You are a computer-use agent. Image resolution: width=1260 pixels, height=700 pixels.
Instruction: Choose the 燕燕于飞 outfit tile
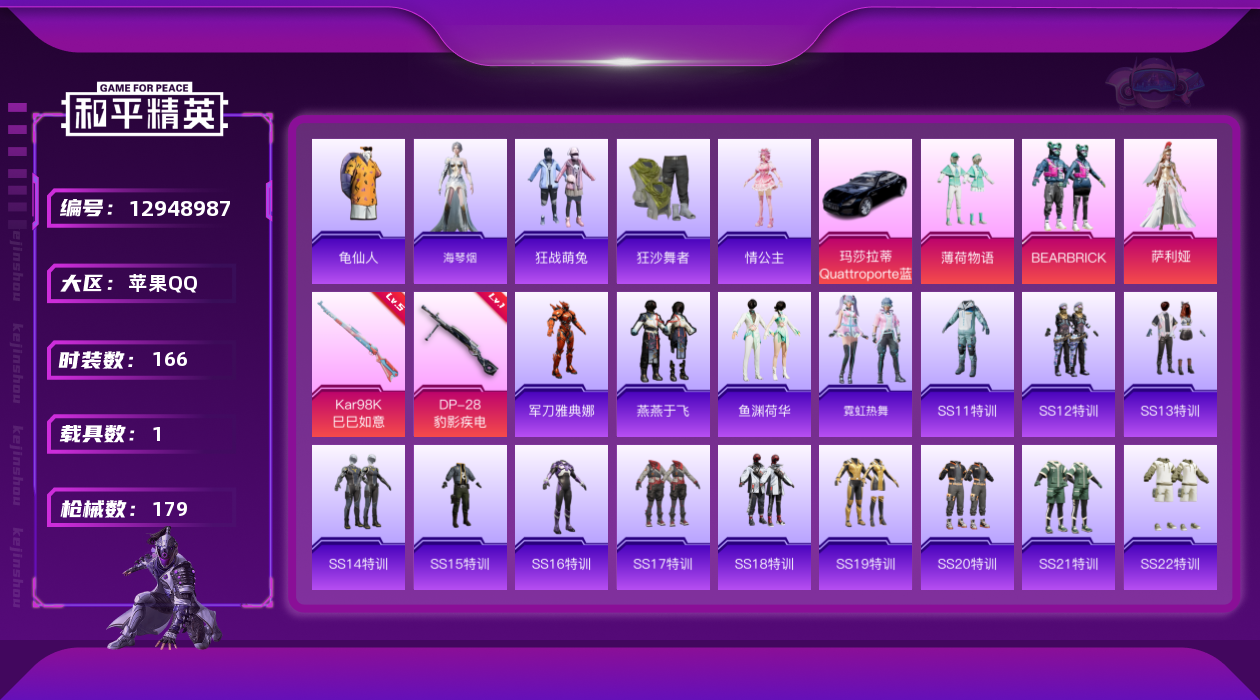(663, 364)
